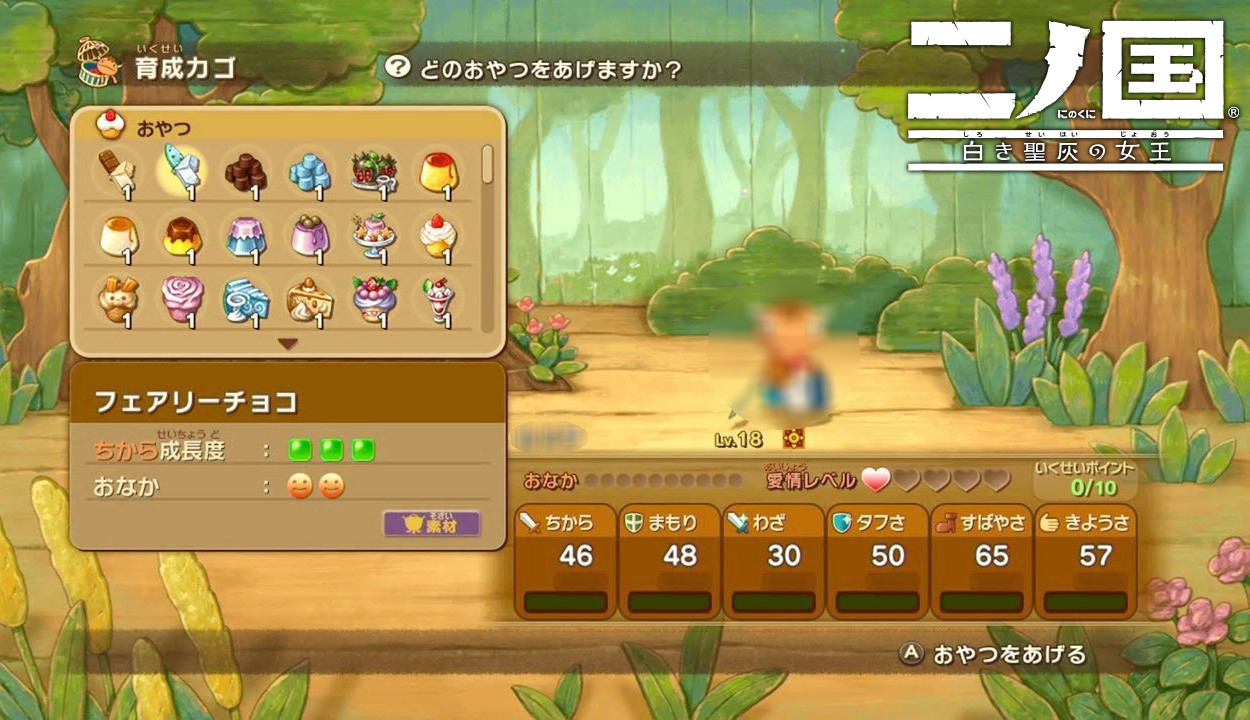Select the strawberry parfait glass
This screenshot has height=720, width=1250.
(438, 300)
